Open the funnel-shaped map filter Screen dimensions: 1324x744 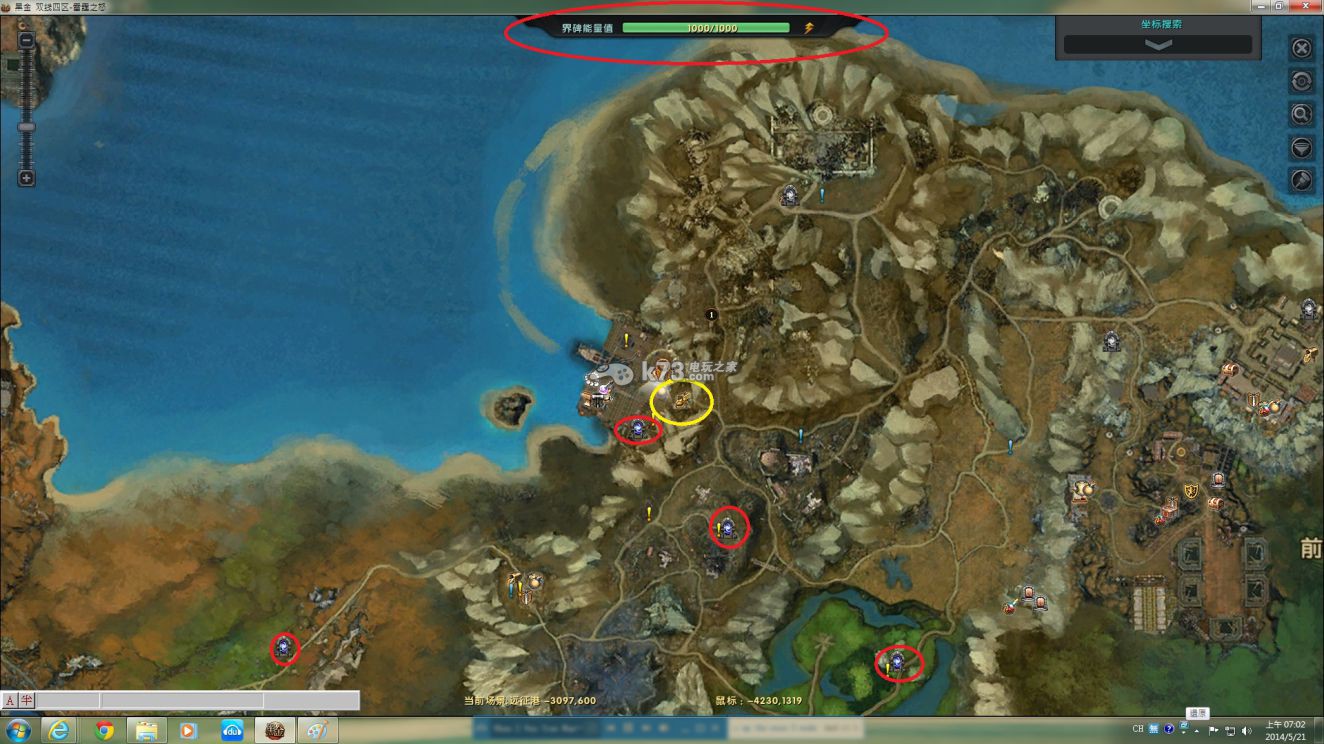(1301, 147)
